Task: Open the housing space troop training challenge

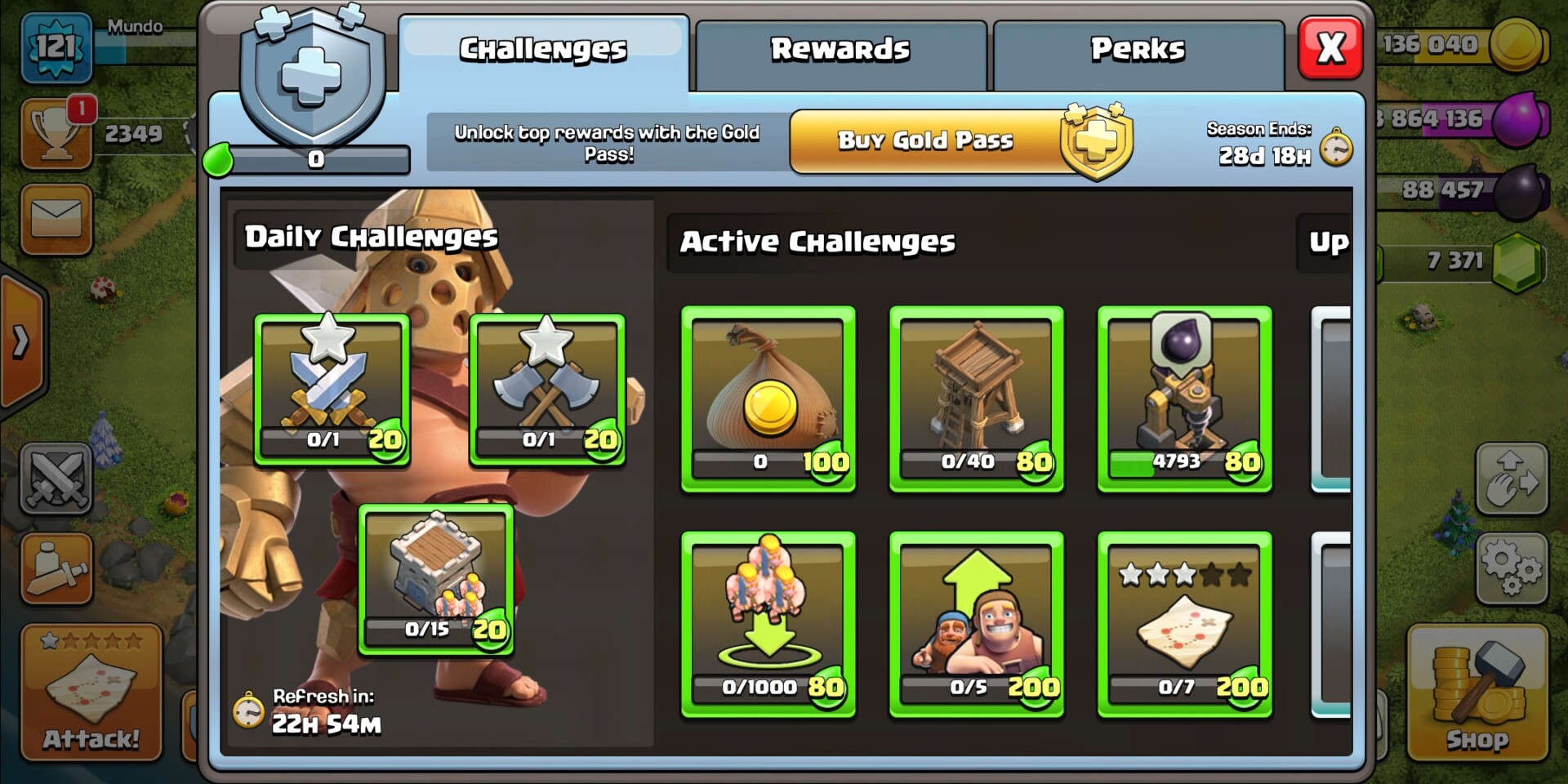Action: (768, 621)
